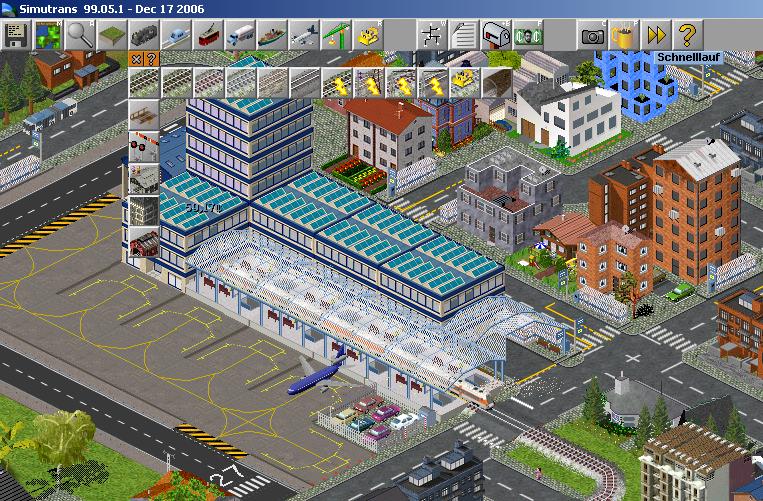Open the crane special construction tools
This screenshot has width=763, height=501.
pyautogui.click(x=336, y=34)
